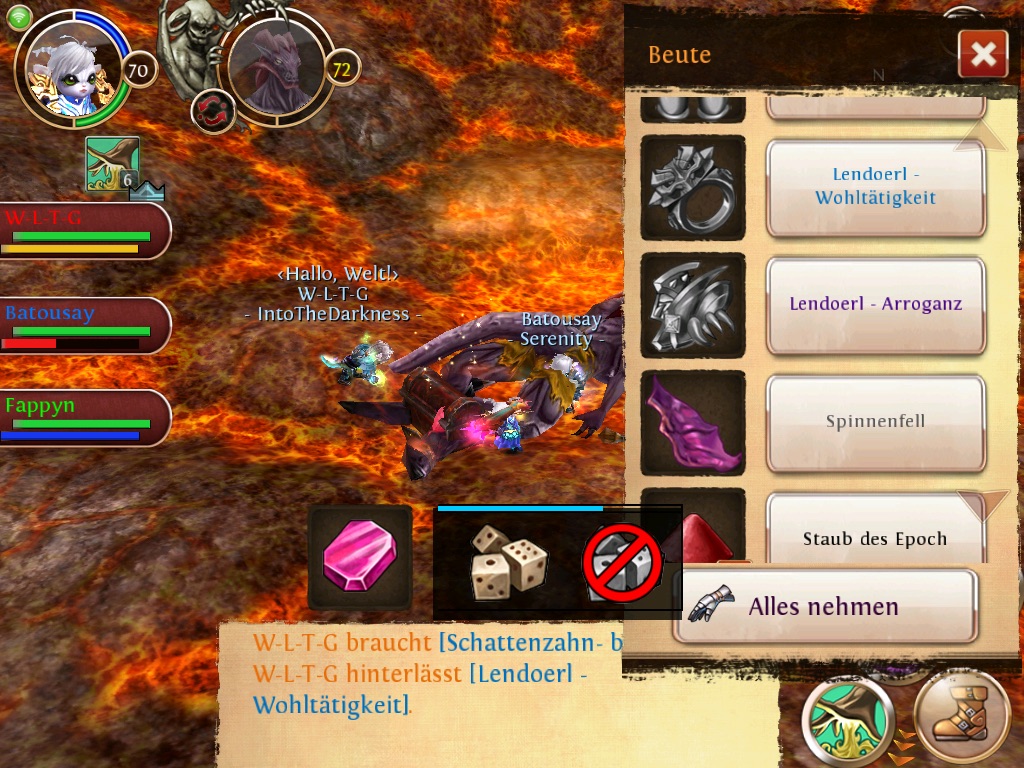Select party member W-L-T-G frame

tap(84, 230)
